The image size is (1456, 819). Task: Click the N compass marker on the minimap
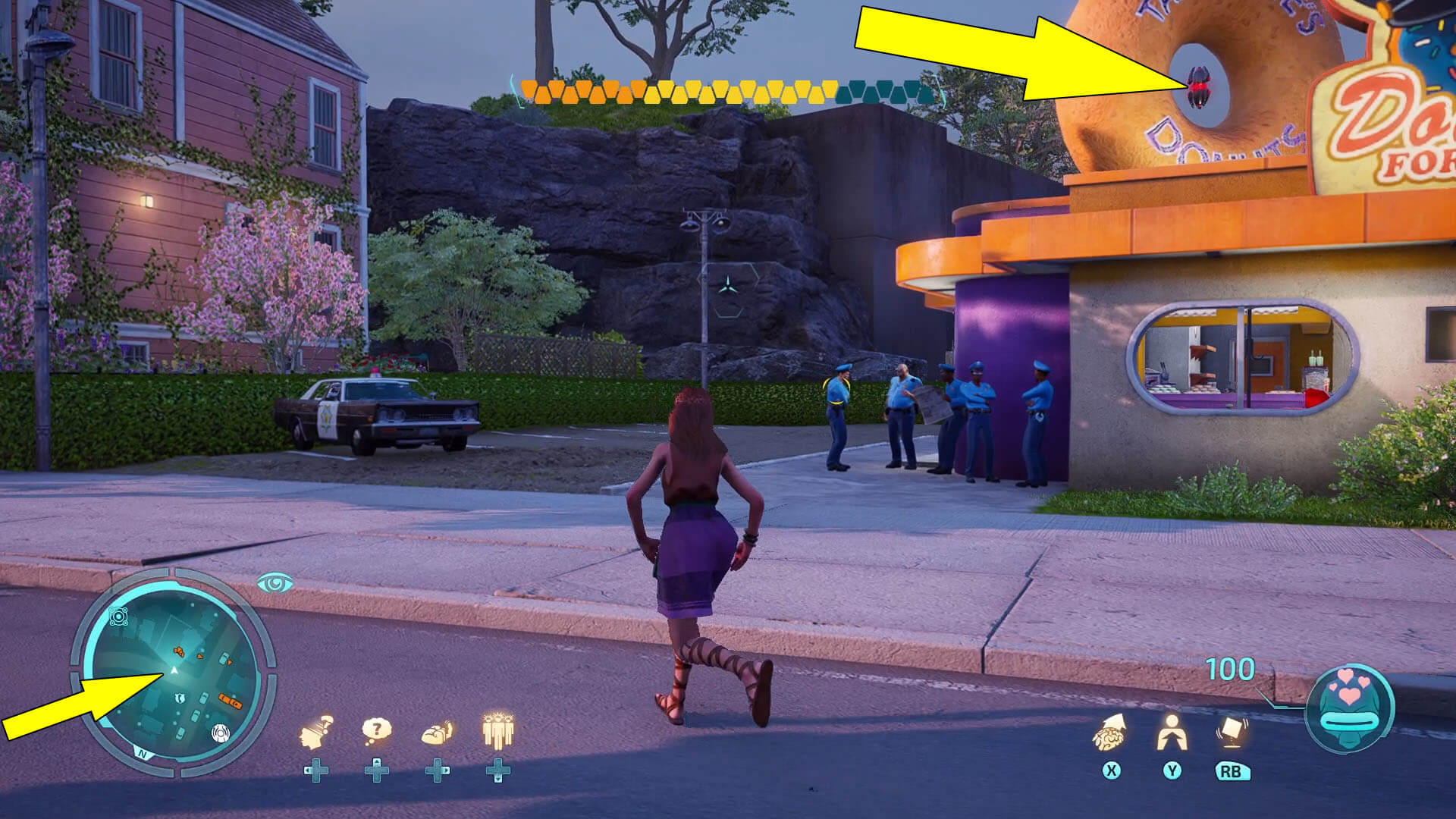tap(142, 753)
